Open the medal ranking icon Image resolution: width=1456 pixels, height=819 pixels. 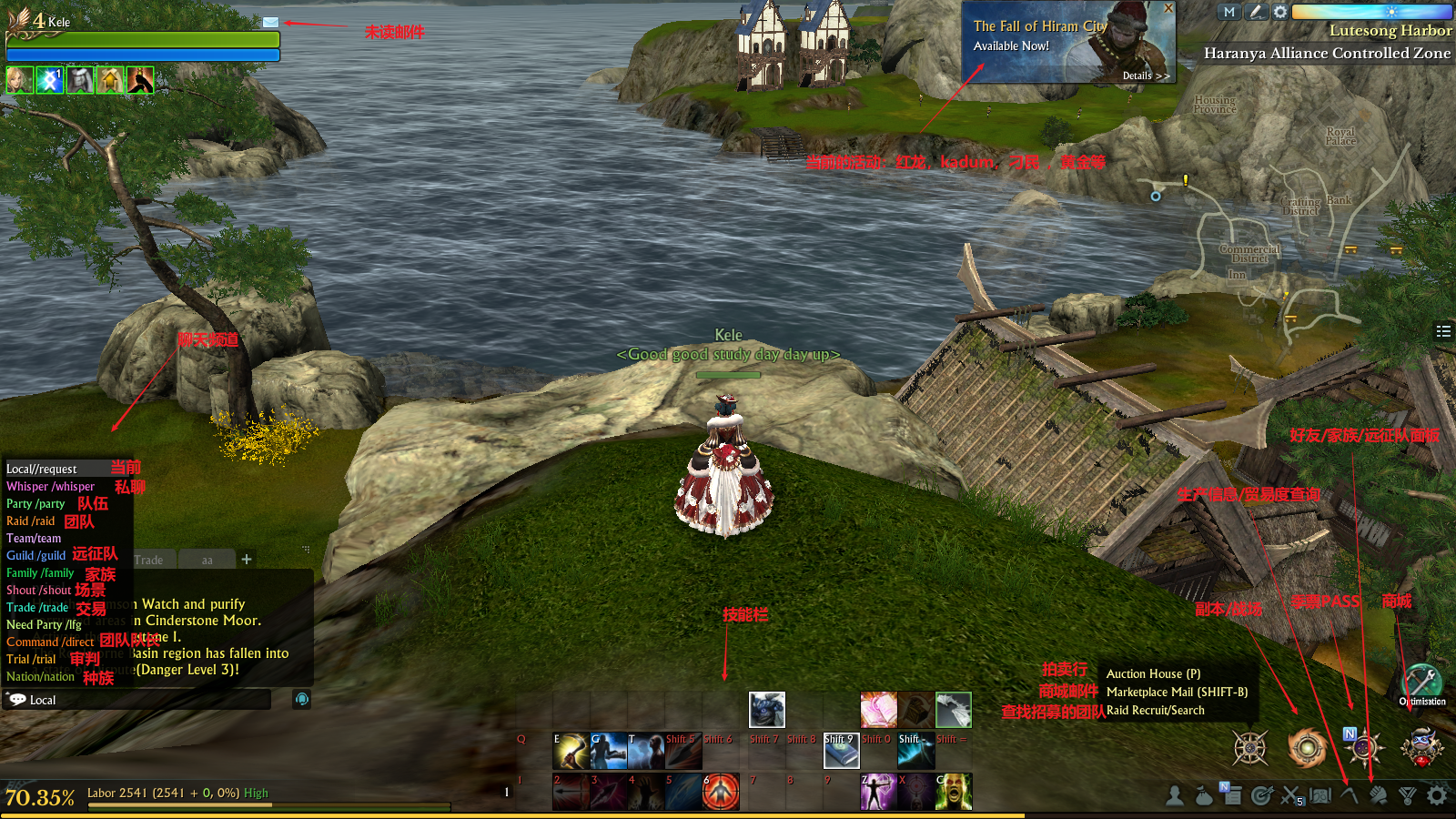[1408, 796]
